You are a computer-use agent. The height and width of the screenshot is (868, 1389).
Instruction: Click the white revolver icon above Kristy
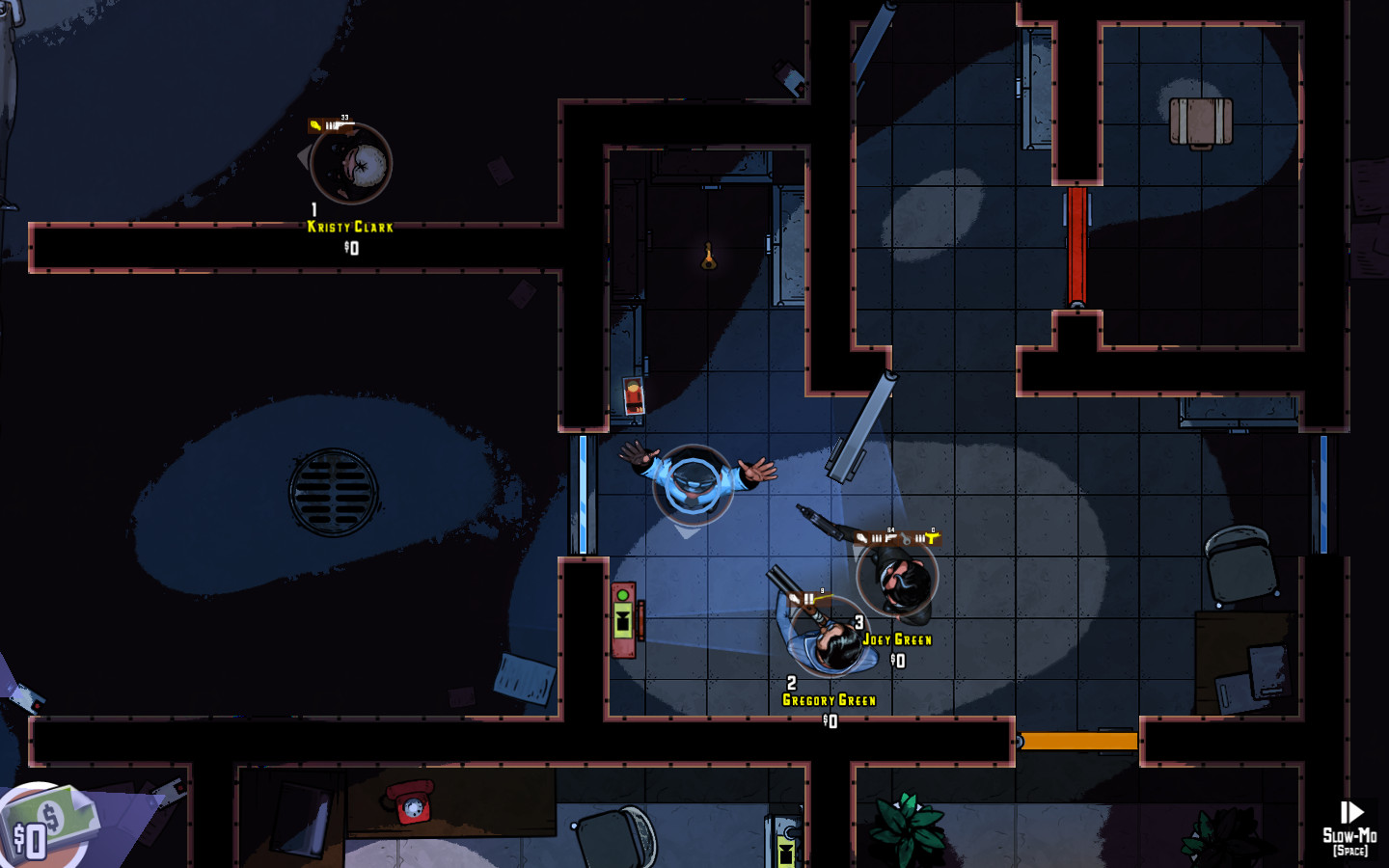click(340, 125)
